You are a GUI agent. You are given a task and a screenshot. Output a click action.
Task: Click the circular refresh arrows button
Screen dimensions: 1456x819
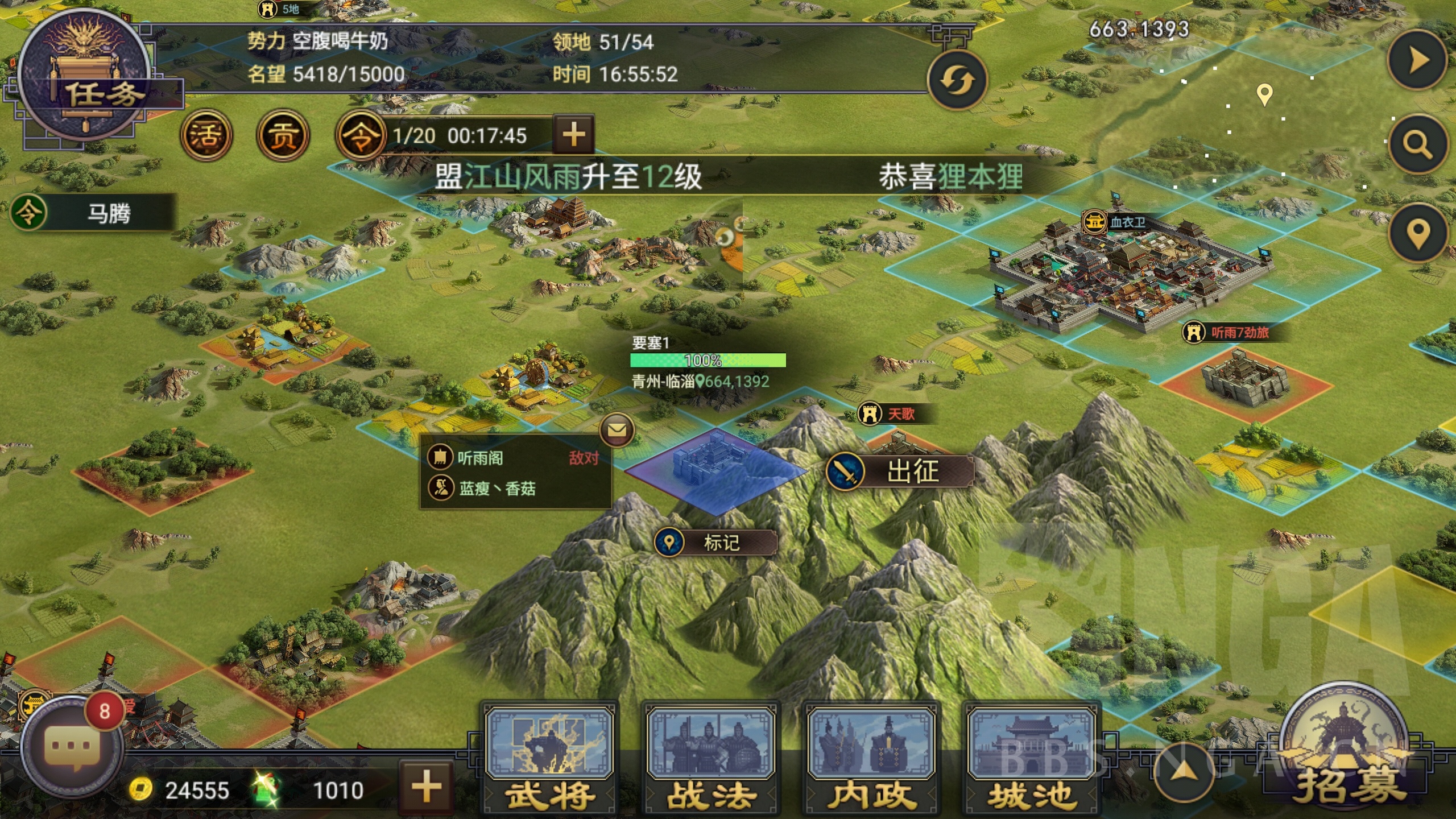coord(957,80)
